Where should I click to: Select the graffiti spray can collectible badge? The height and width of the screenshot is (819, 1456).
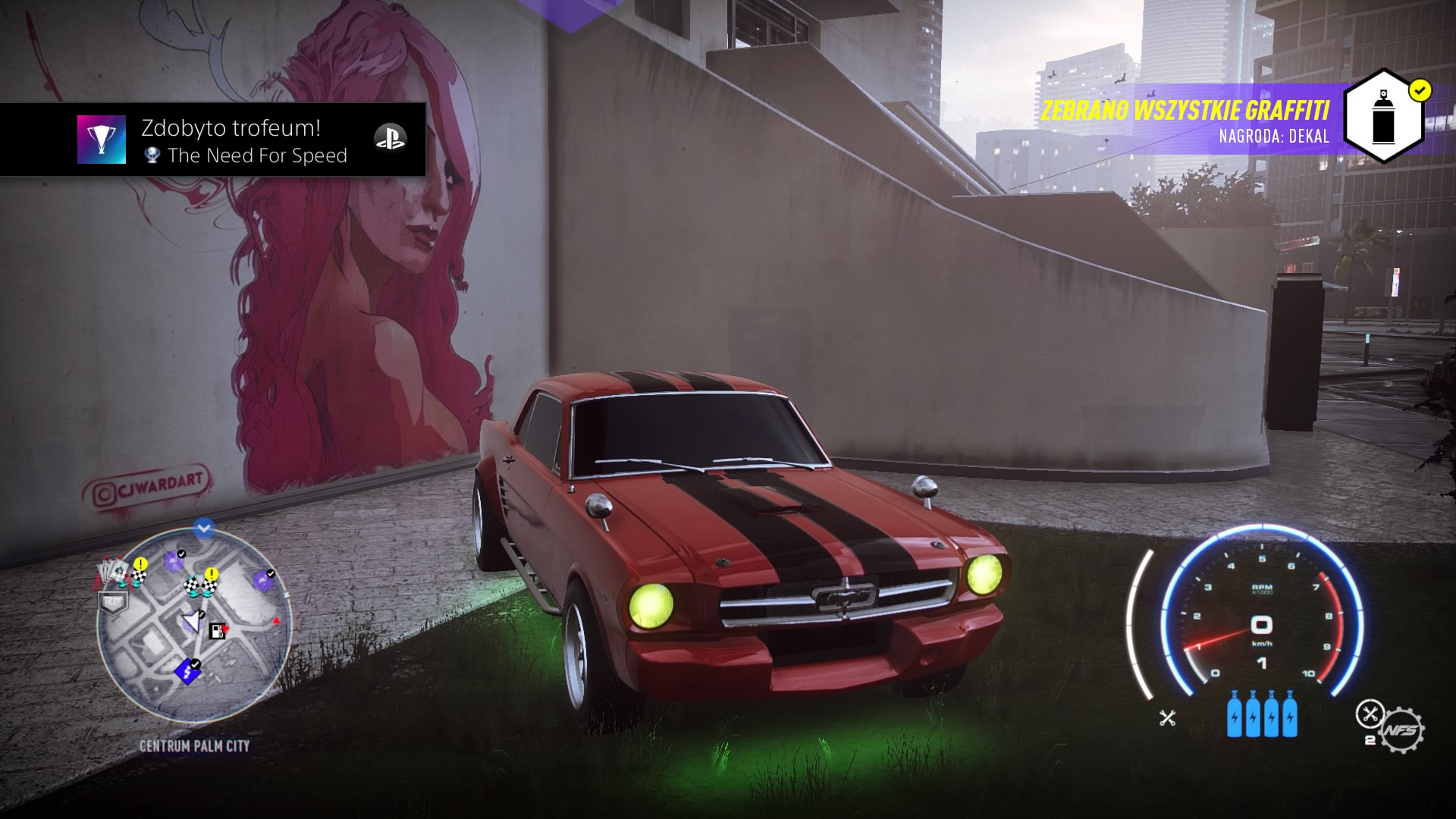1384,116
